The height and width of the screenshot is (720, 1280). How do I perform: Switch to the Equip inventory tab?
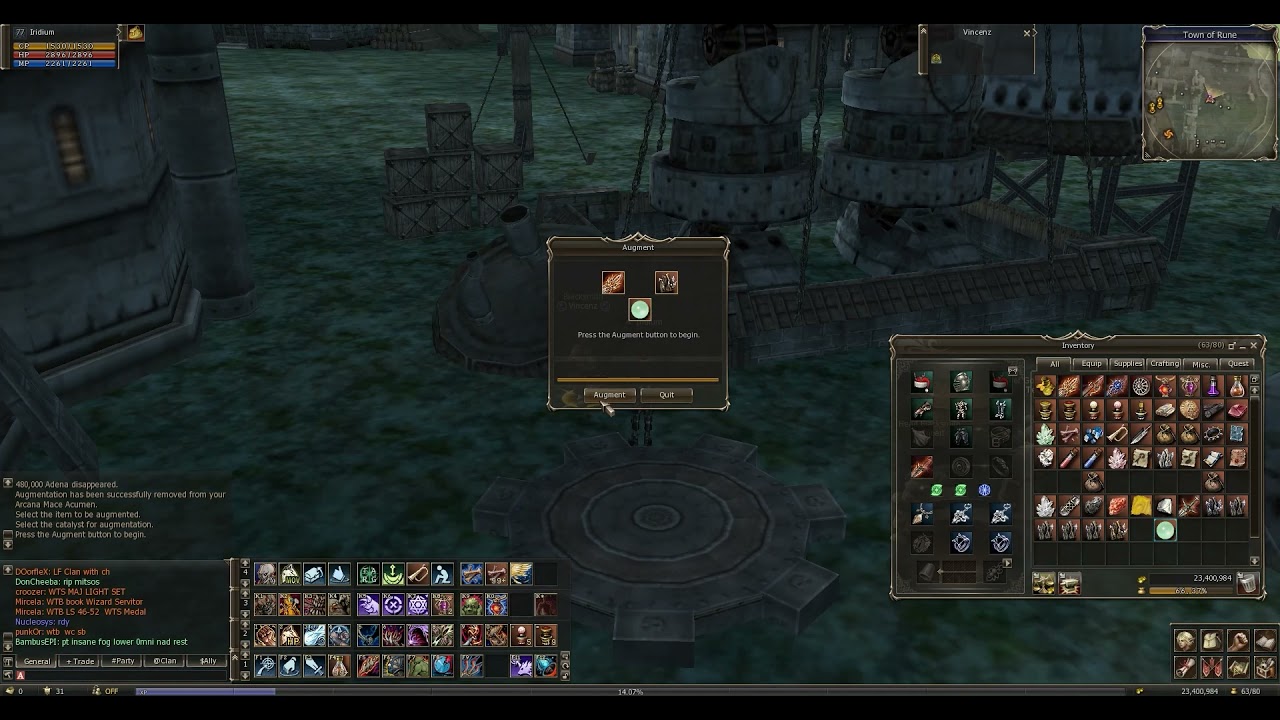[x=1091, y=364]
